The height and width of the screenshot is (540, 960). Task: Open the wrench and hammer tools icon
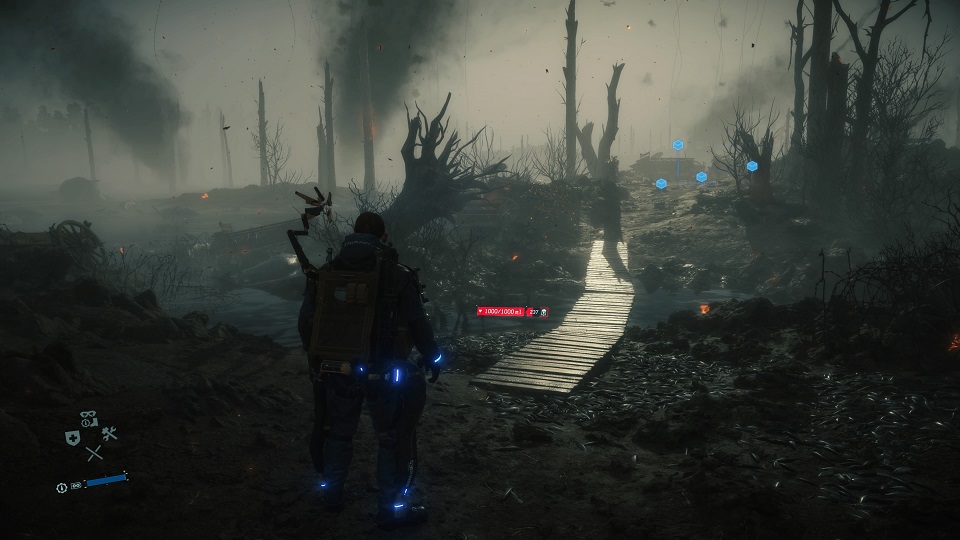pos(109,433)
